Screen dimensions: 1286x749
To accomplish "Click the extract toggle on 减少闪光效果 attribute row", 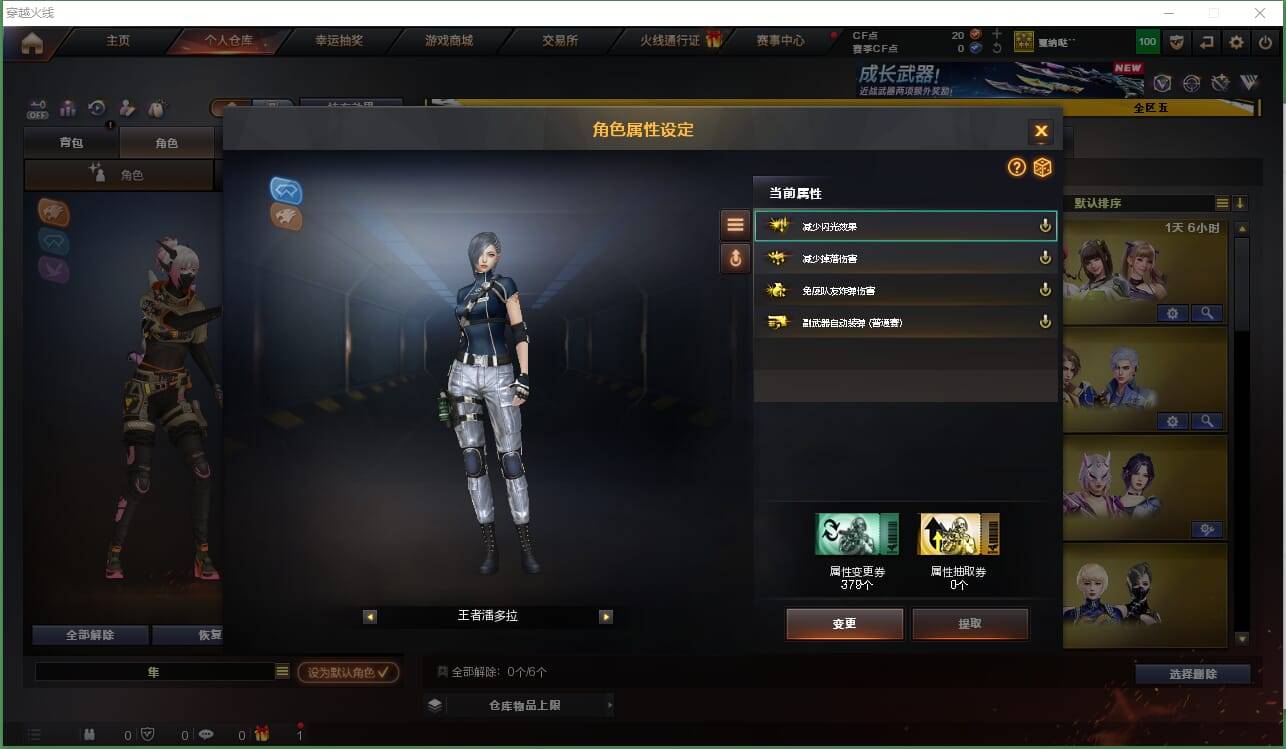I will point(1045,225).
